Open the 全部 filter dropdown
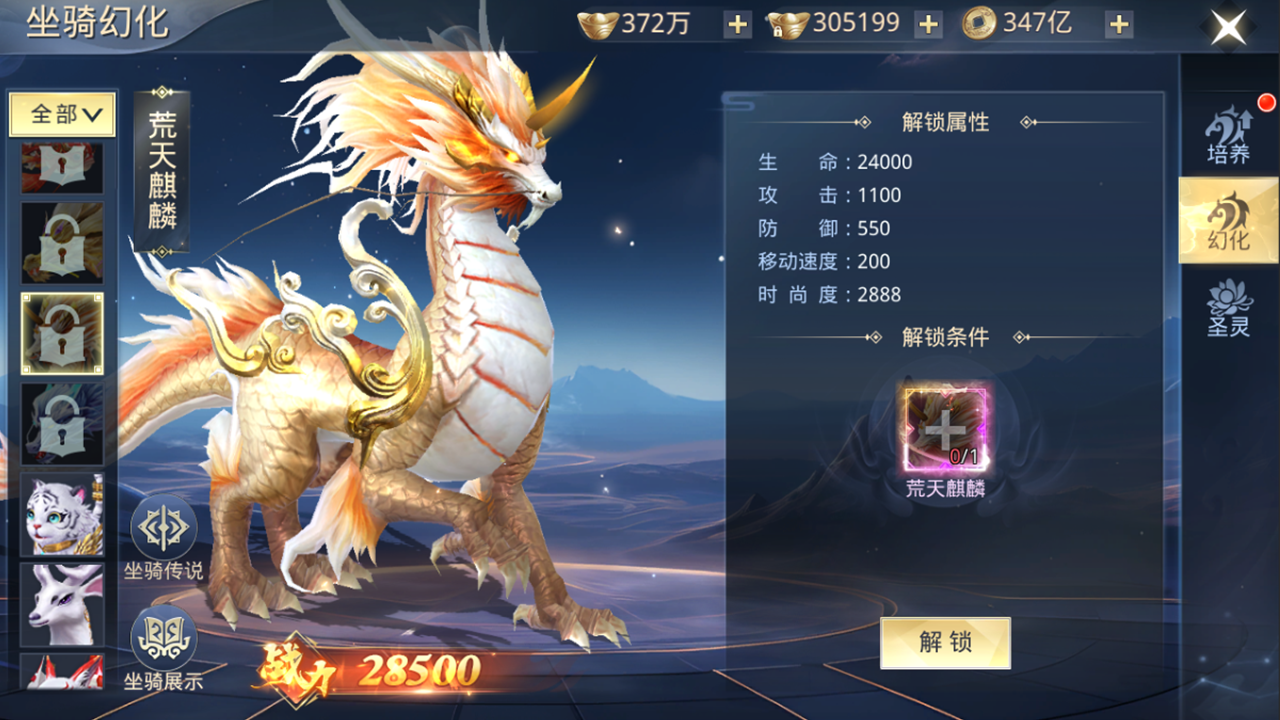This screenshot has height=720, width=1280. pos(62,114)
